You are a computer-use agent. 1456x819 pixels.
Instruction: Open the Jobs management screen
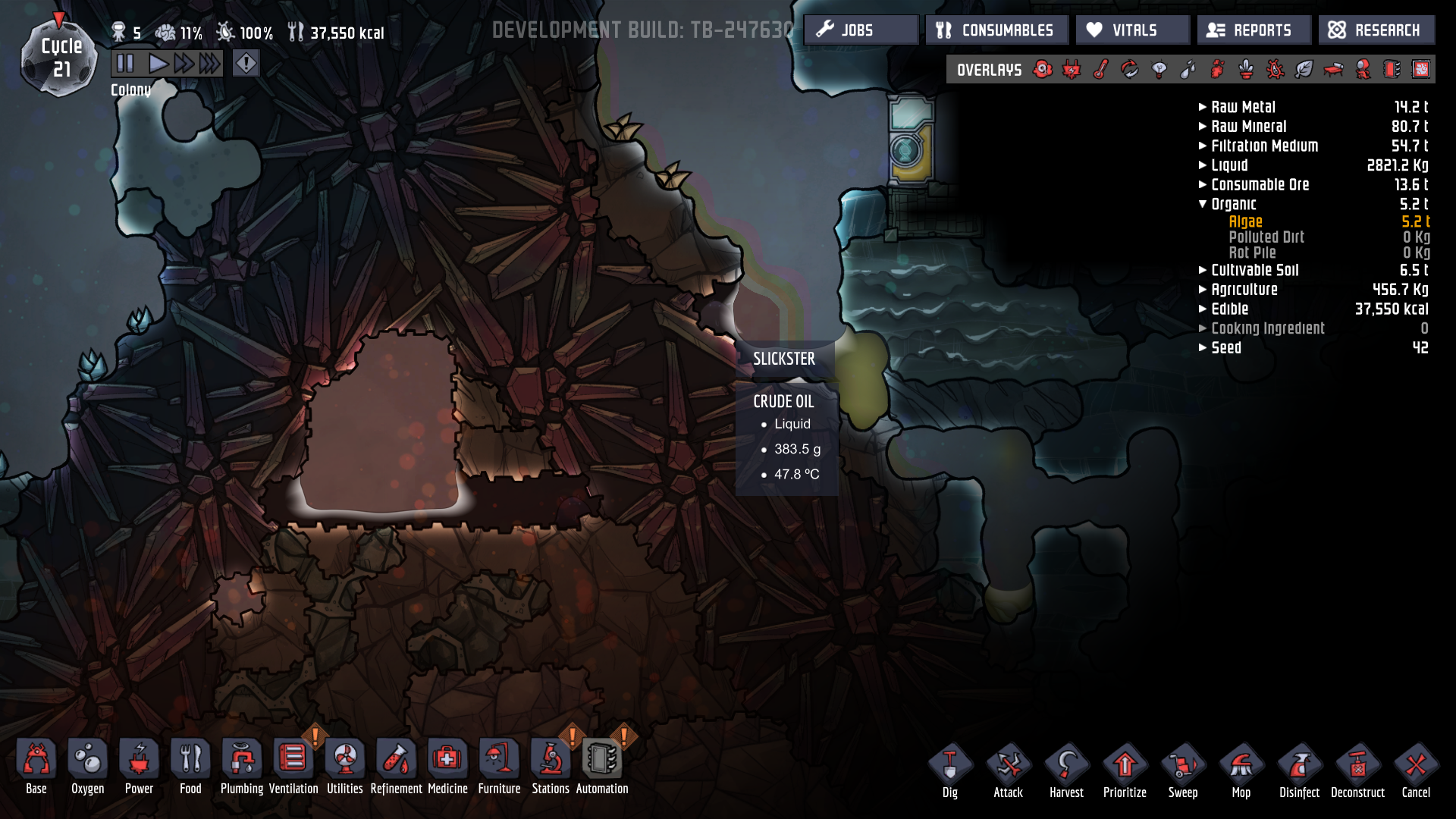(861, 30)
